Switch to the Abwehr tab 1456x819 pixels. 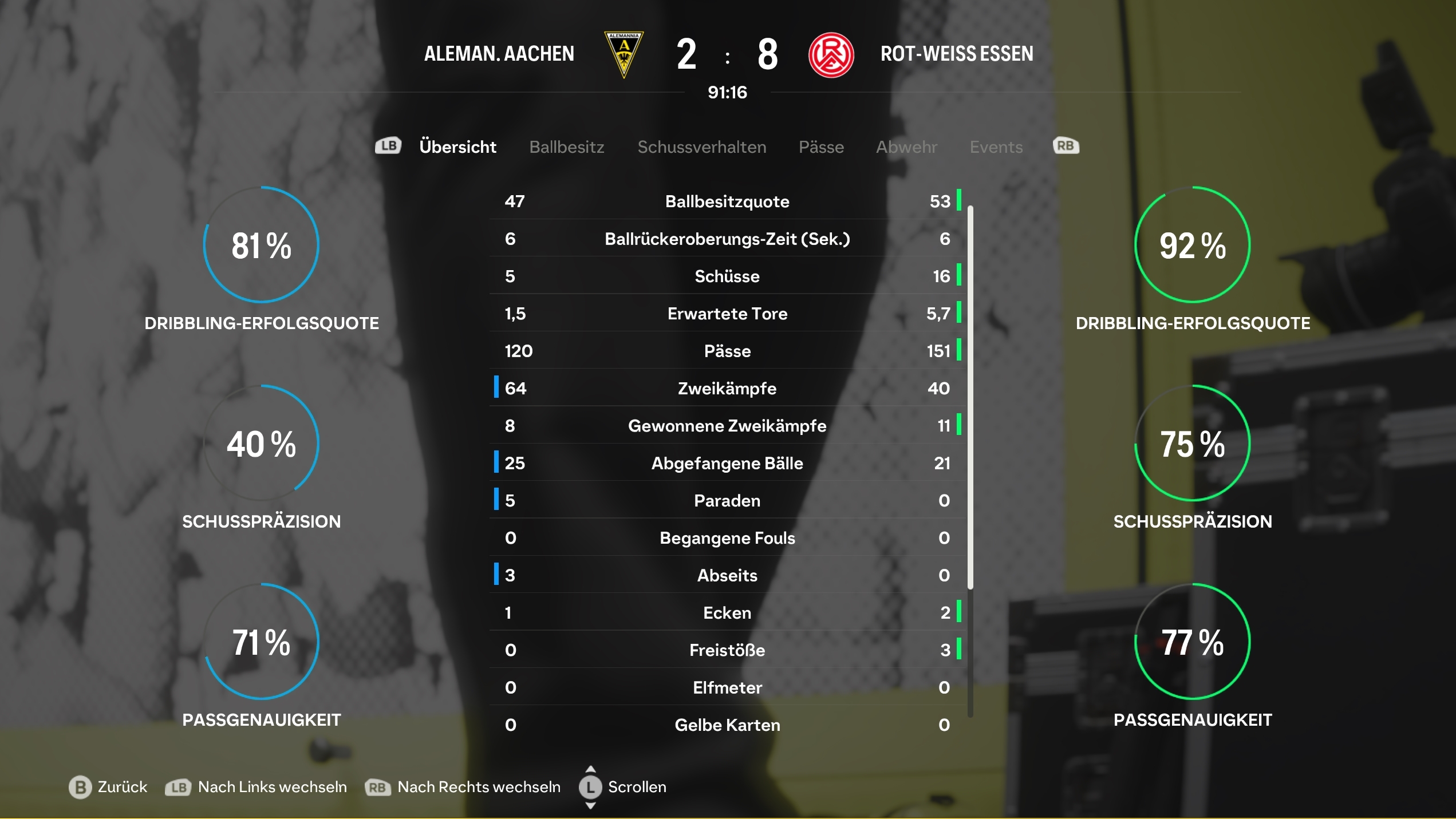tap(906, 147)
